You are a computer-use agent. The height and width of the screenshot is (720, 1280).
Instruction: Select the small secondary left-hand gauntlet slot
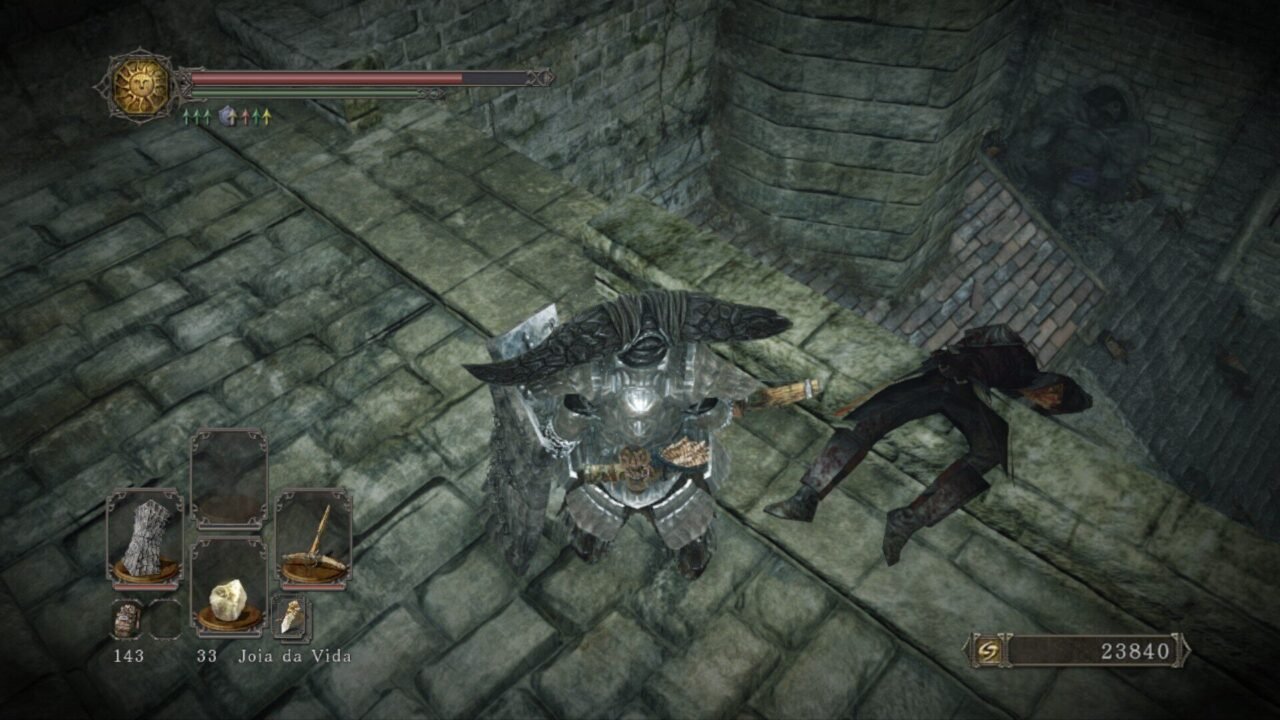click(x=127, y=620)
